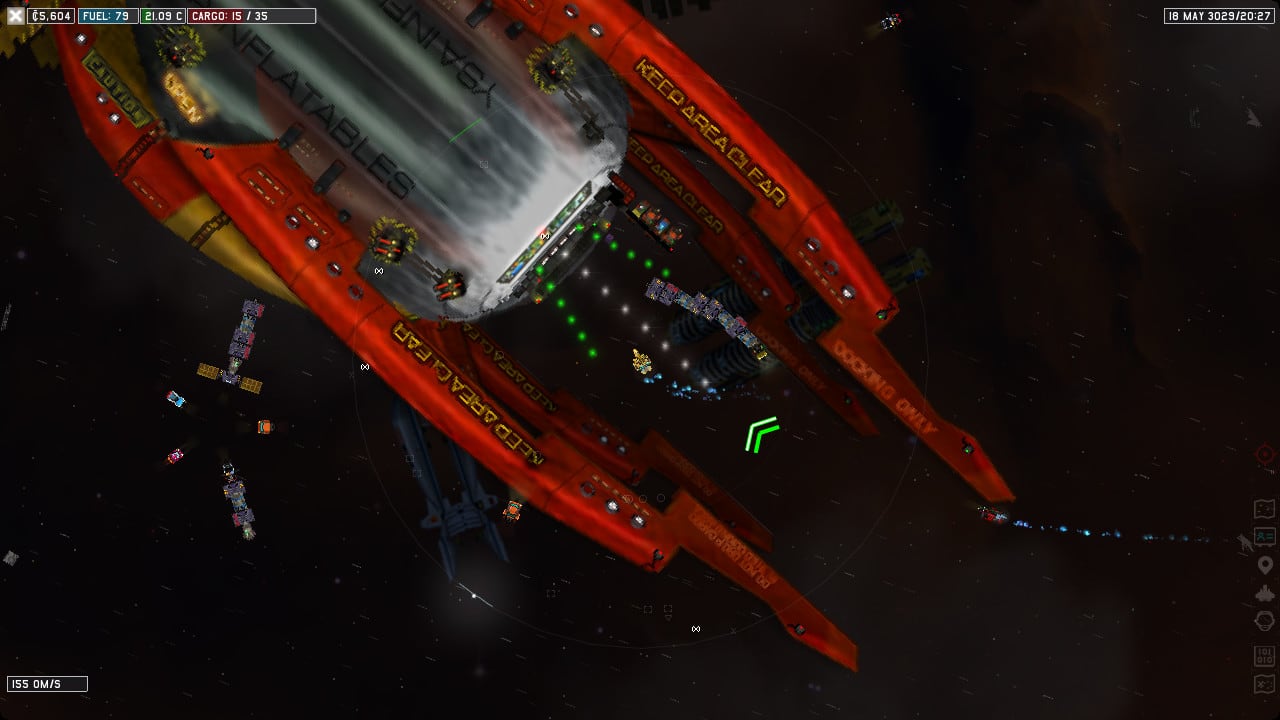Open the binary code data icon
Image resolution: width=1280 pixels, height=720 pixels.
(x=1264, y=656)
